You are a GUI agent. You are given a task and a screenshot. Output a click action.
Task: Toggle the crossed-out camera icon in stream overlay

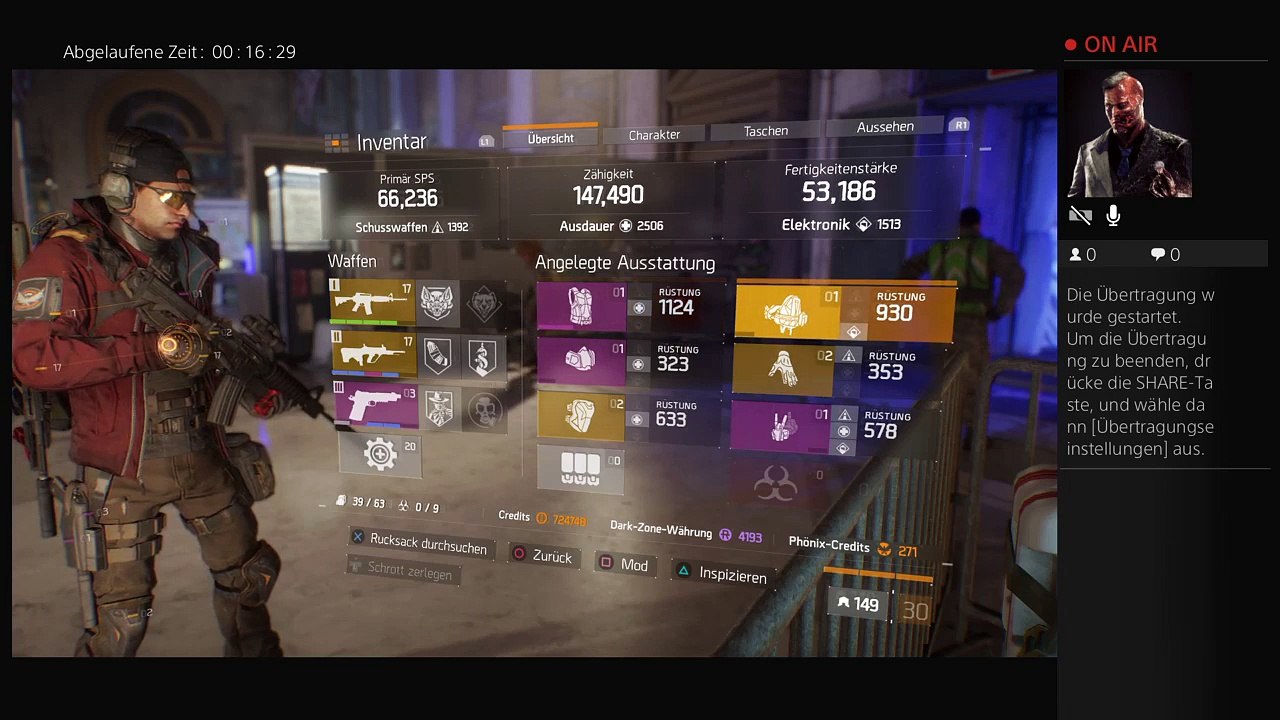(x=1080, y=216)
